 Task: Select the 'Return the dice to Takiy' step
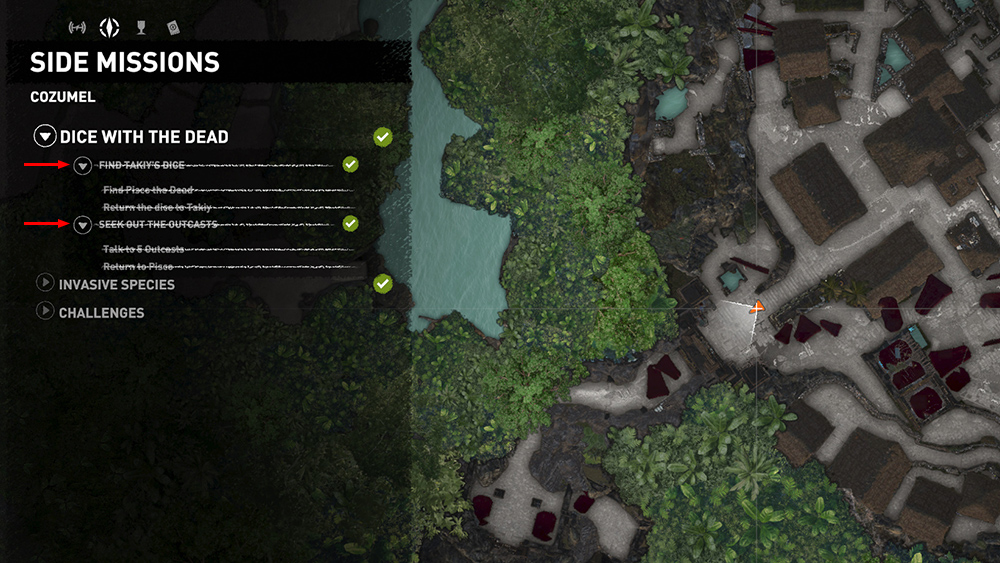point(157,207)
